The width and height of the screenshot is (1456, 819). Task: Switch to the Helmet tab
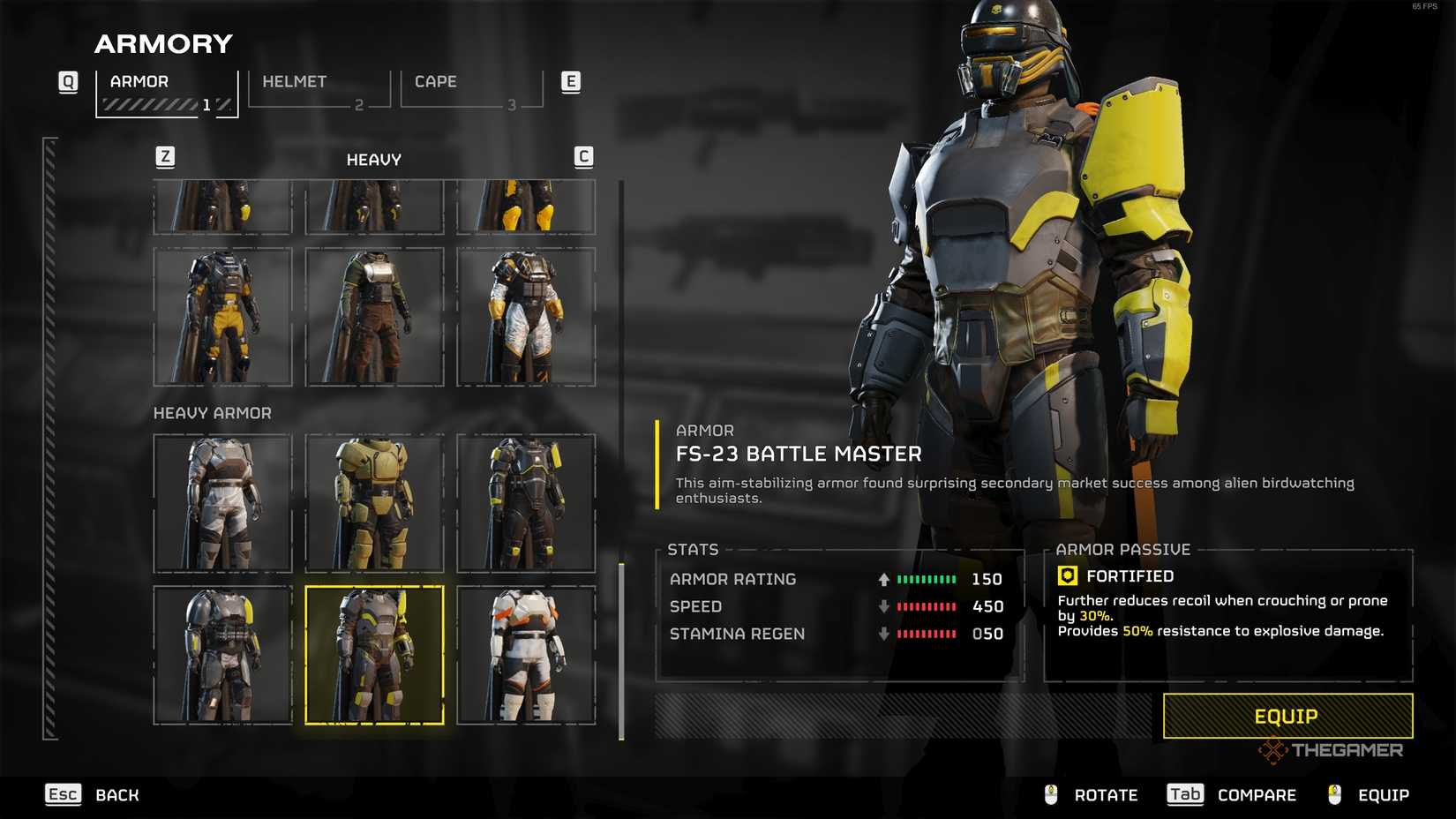point(319,89)
